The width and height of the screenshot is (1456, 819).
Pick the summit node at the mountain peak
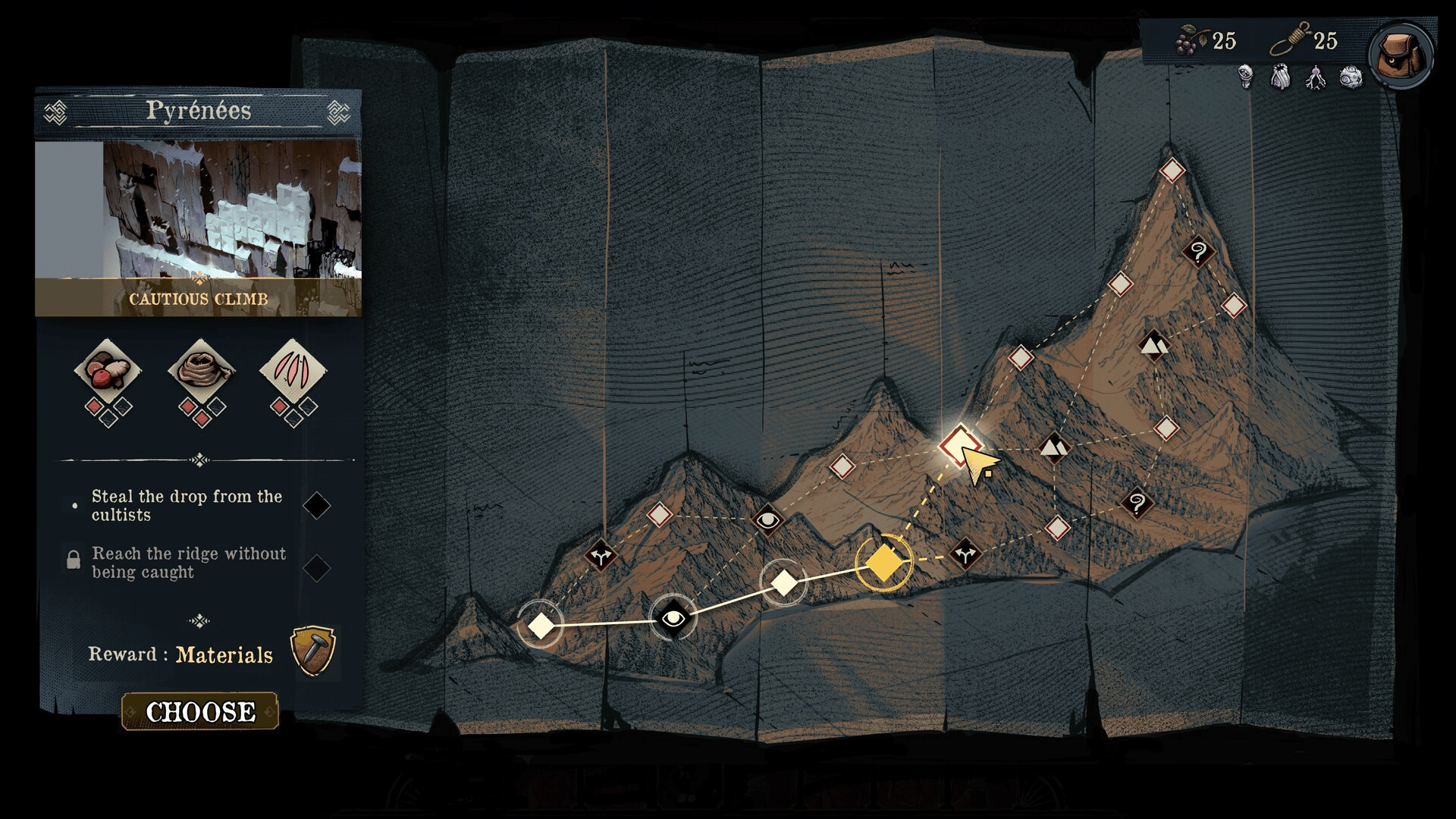click(x=1172, y=171)
